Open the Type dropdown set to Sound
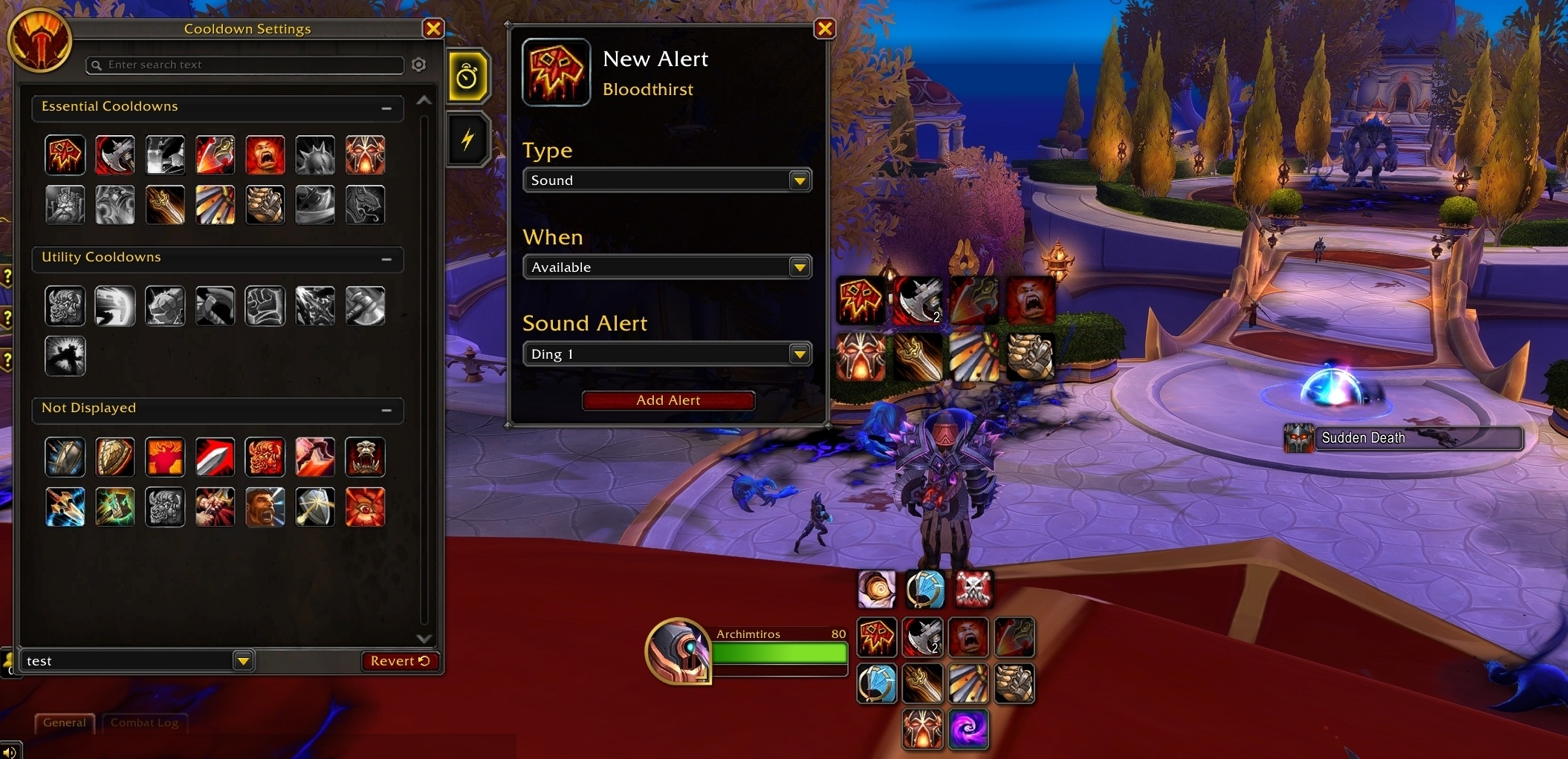 667,180
